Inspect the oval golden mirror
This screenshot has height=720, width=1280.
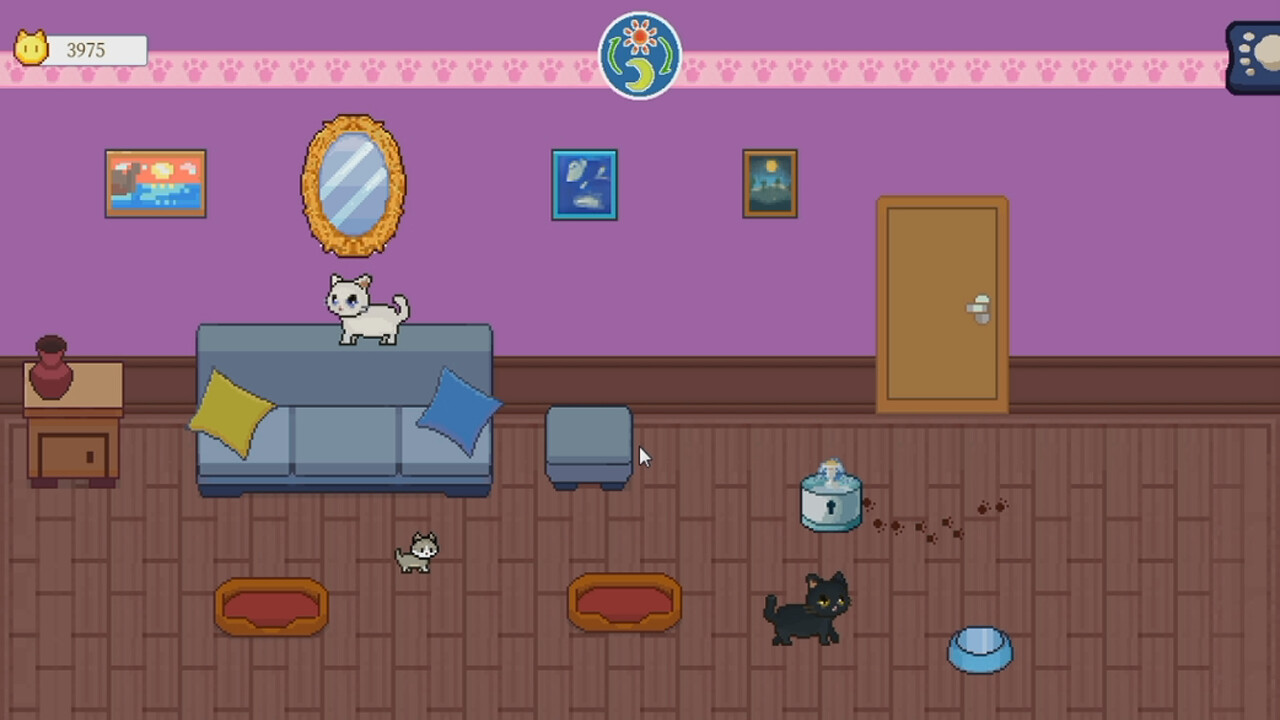pos(352,185)
